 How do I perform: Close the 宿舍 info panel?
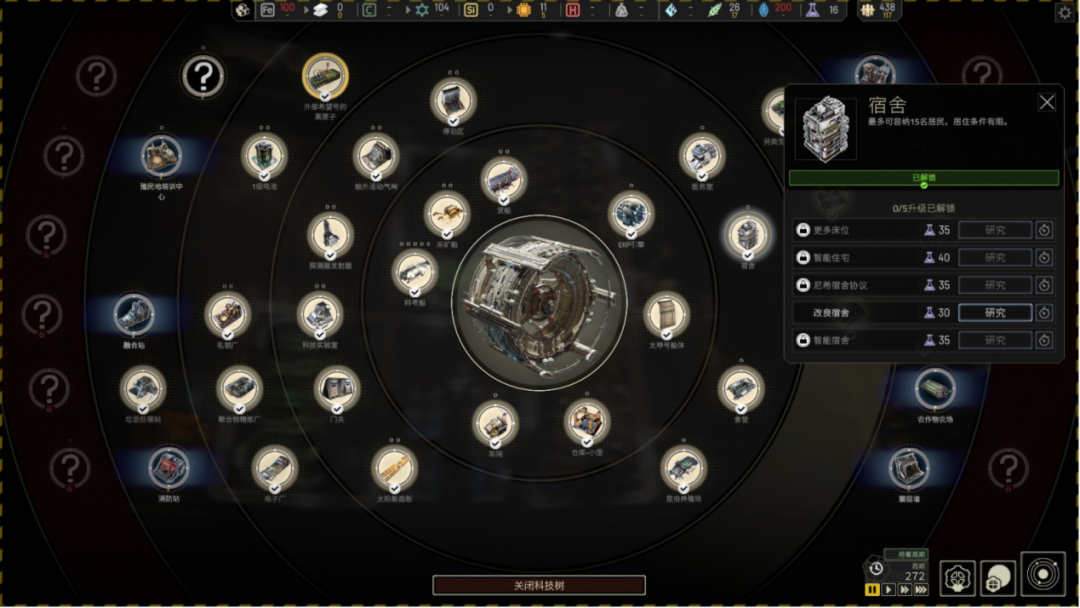(1046, 102)
